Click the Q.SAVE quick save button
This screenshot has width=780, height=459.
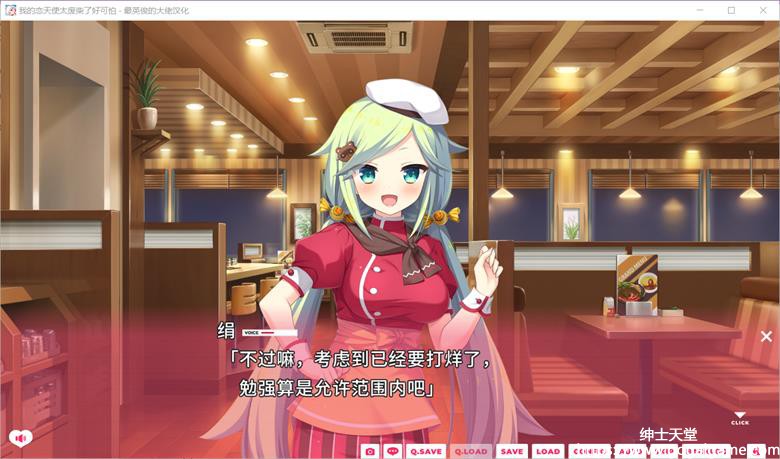[426, 451]
